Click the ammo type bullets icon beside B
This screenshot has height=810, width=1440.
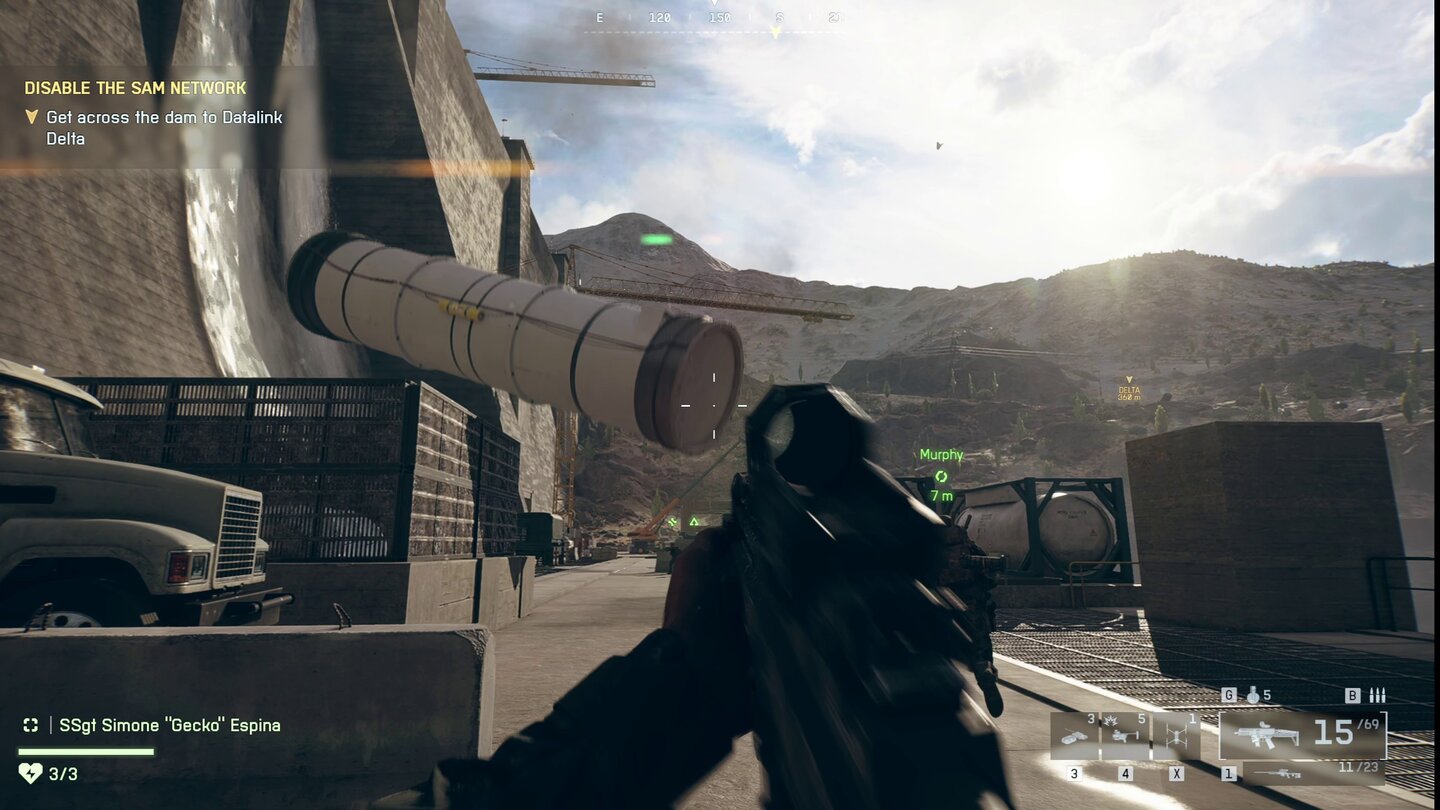(1376, 696)
